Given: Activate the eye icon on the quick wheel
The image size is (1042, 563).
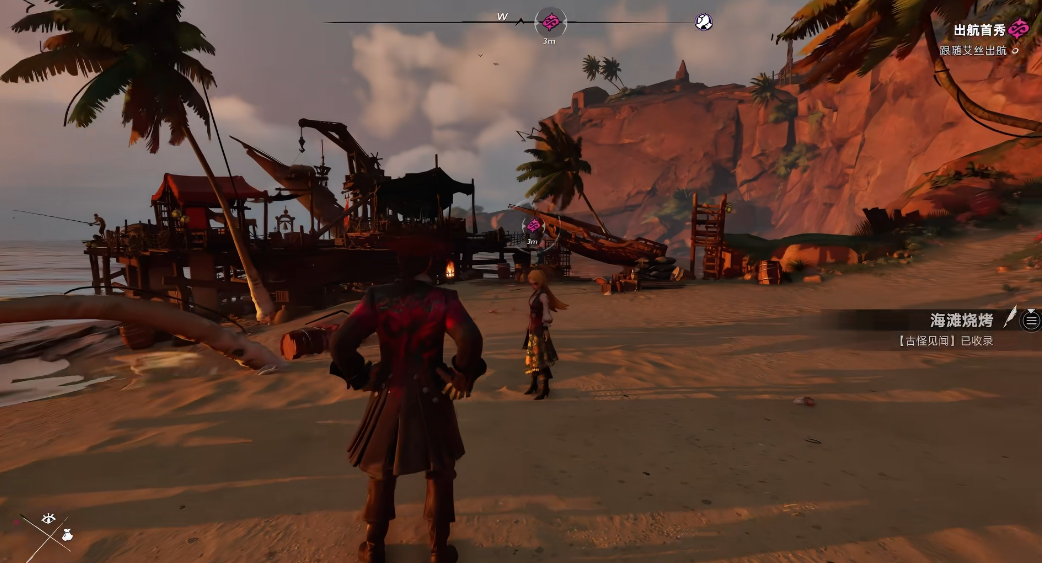Looking at the screenshot, I should pyautogui.click(x=48, y=519).
